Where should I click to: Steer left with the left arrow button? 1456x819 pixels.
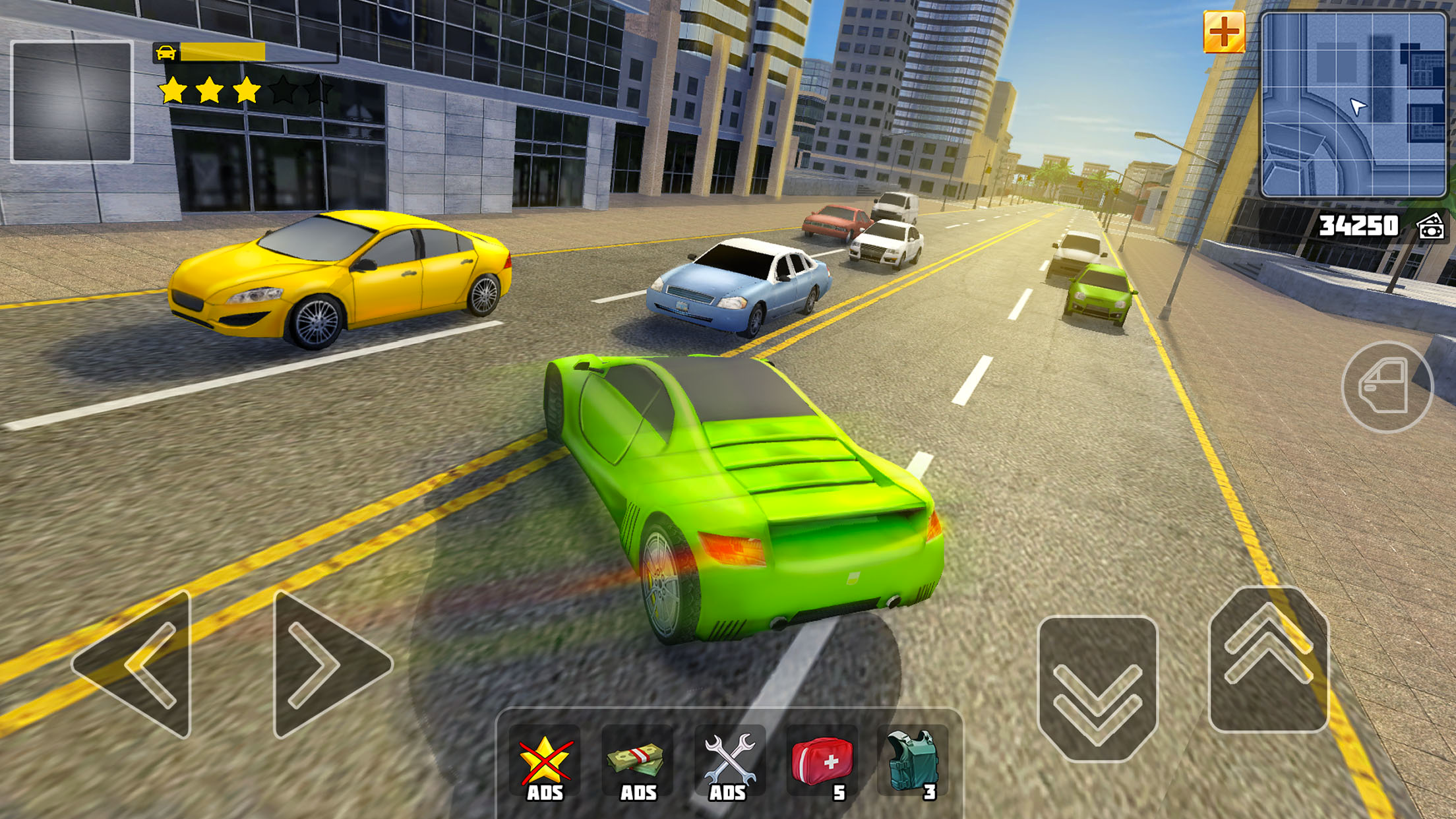pos(135,665)
